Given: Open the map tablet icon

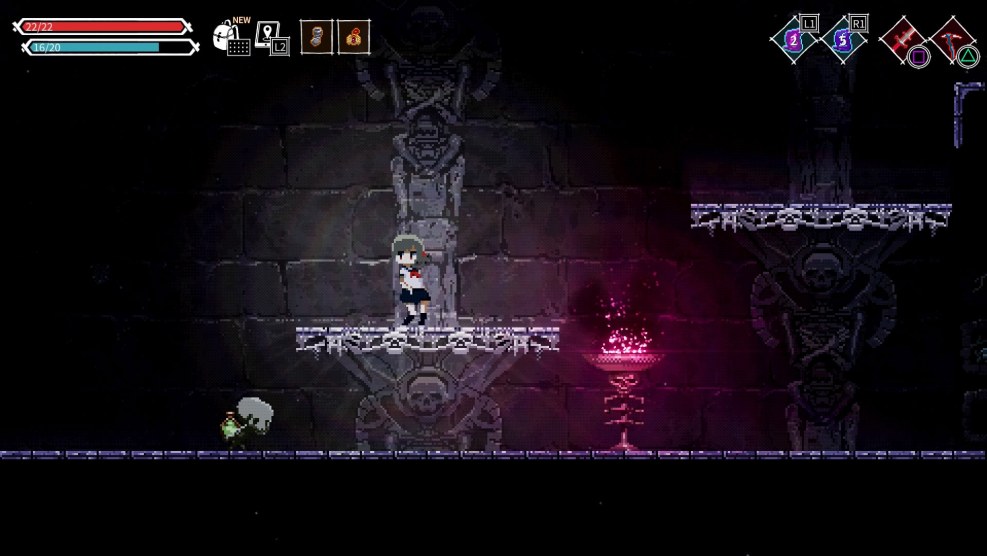Looking at the screenshot, I should pyautogui.click(x=269, y=37).
